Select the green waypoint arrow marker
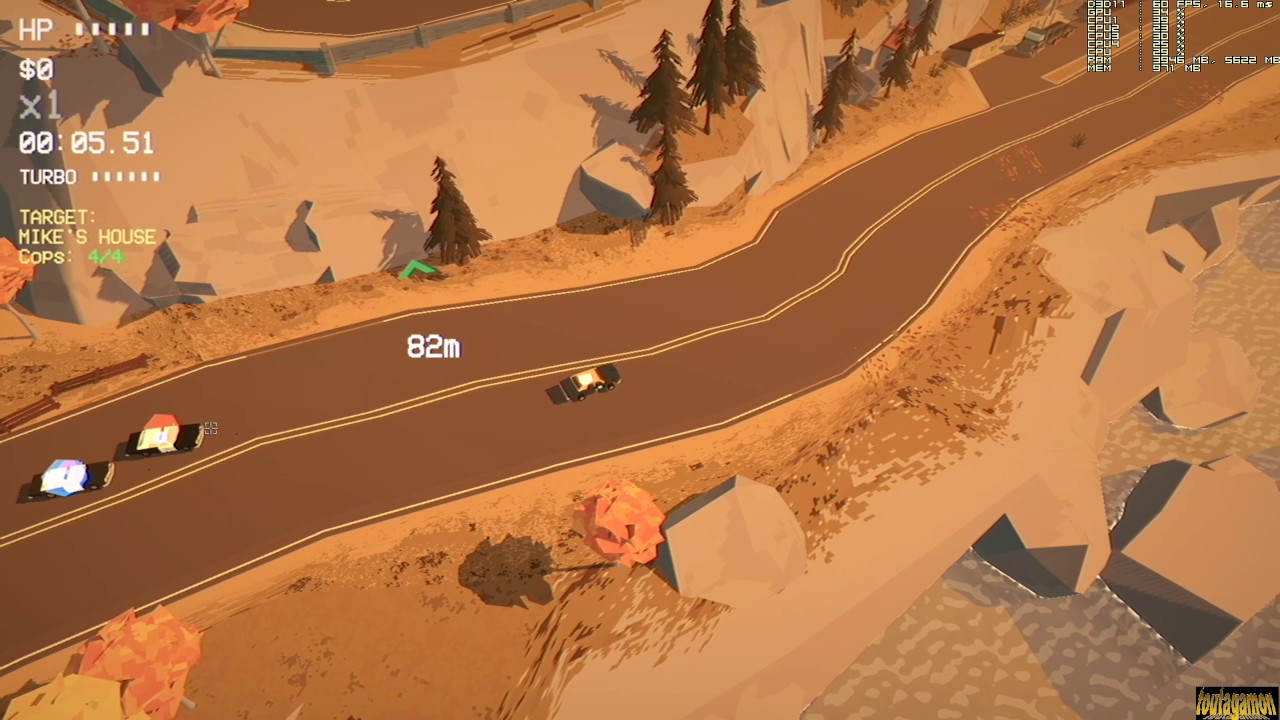Image resolution: width=1280 pixels, height=720 pixels. pyautogui.click(x=419, y=268)
